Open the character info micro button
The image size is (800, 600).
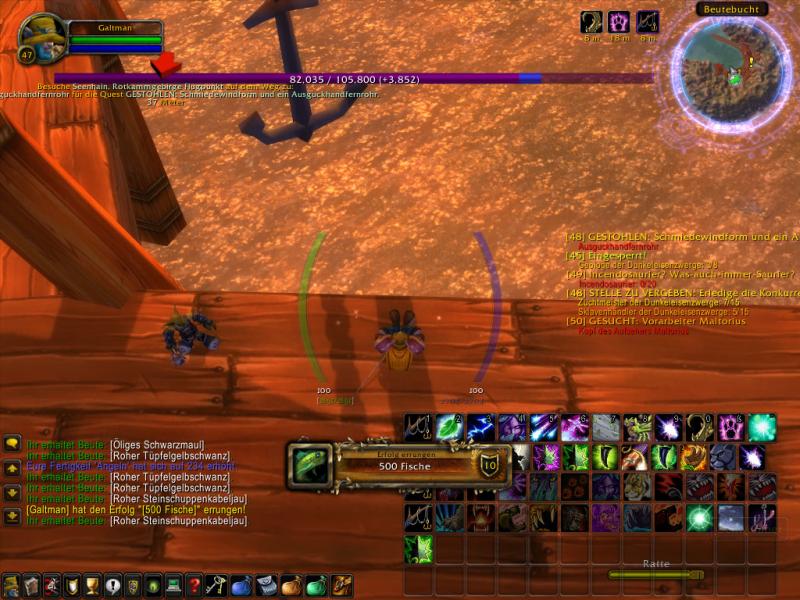pyautogui.click(x=10, y=586)
